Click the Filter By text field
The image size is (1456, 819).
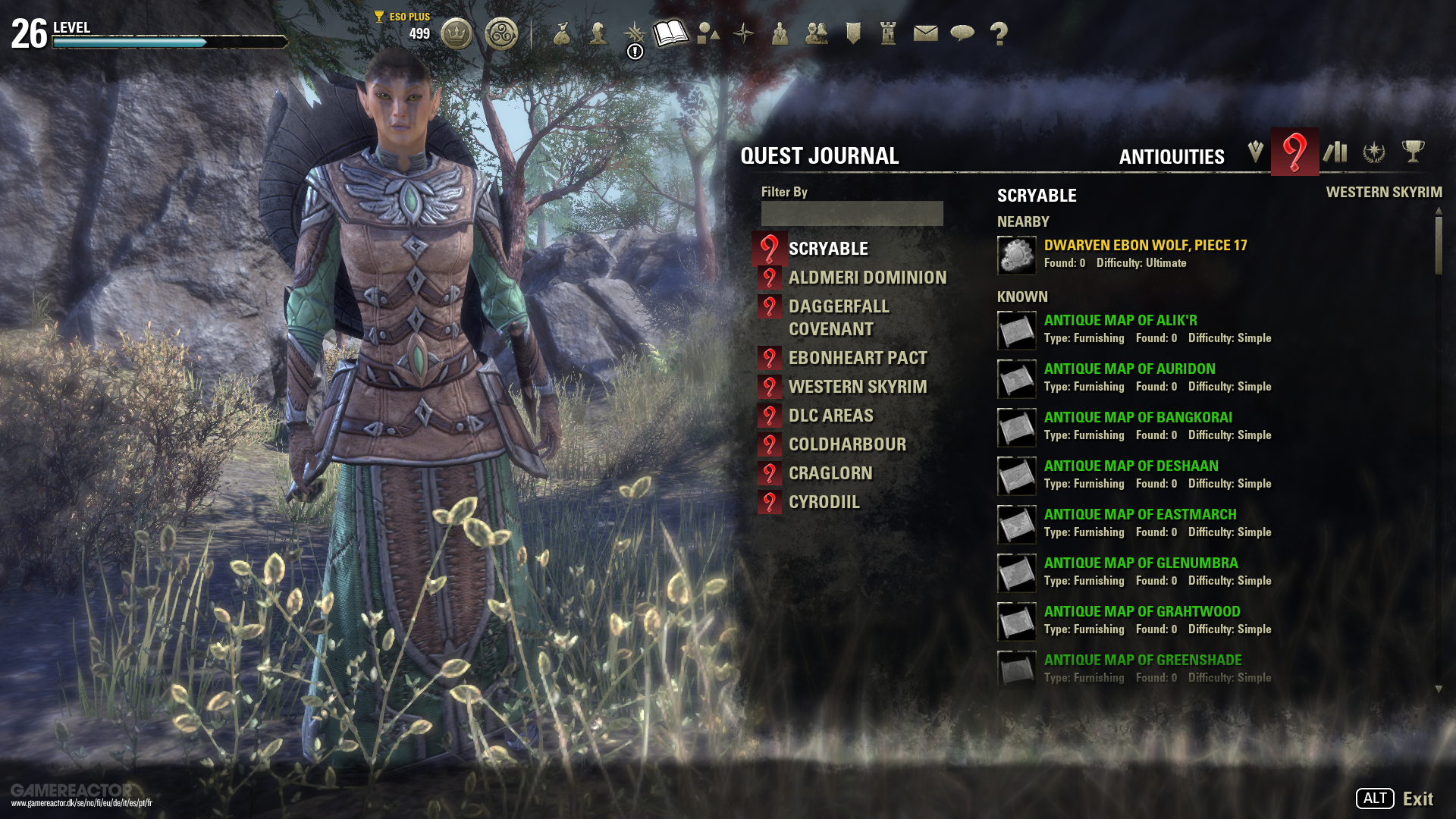852,213
